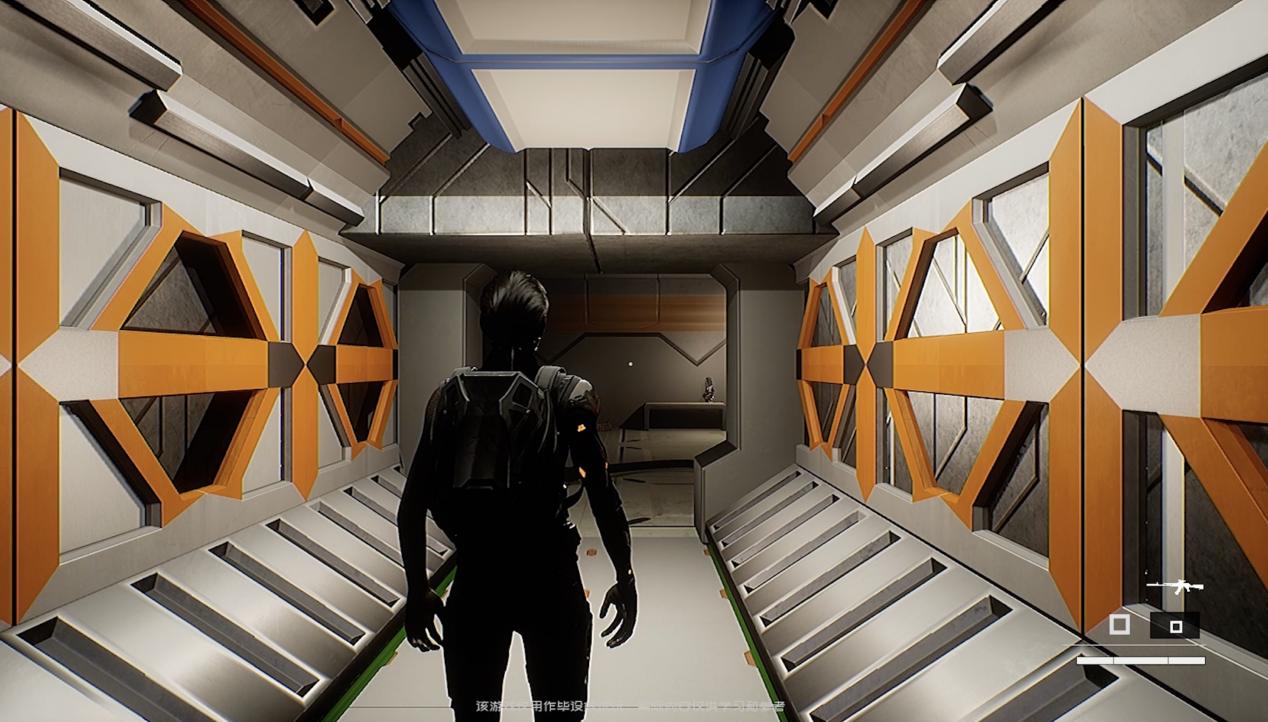
Task: Click the white outlined square slot
Action: [1120, 625]
